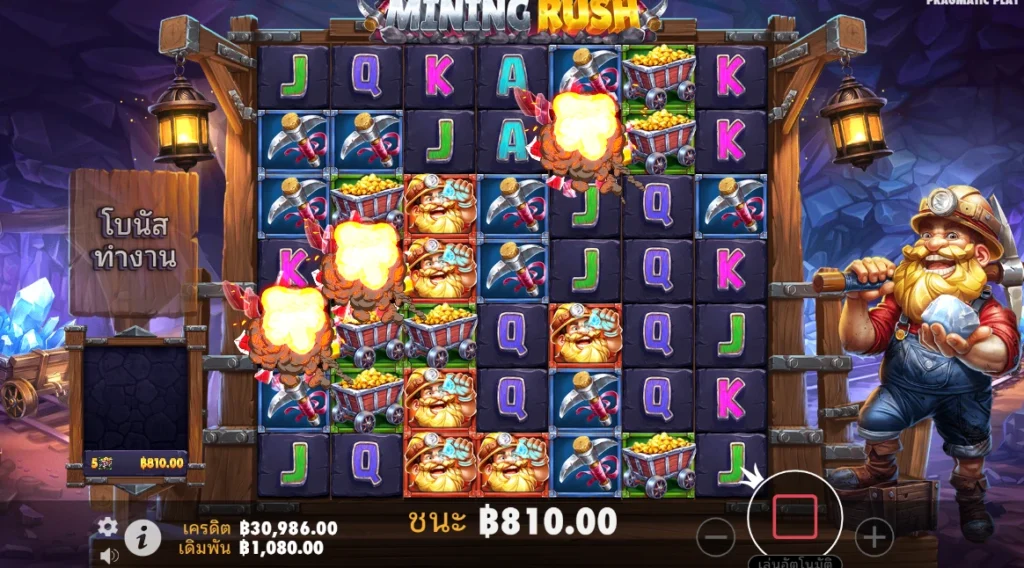Increase the bet with the plus button
Screen dimensions: 1024x568
pyautogui.click(x=874, y=538)
